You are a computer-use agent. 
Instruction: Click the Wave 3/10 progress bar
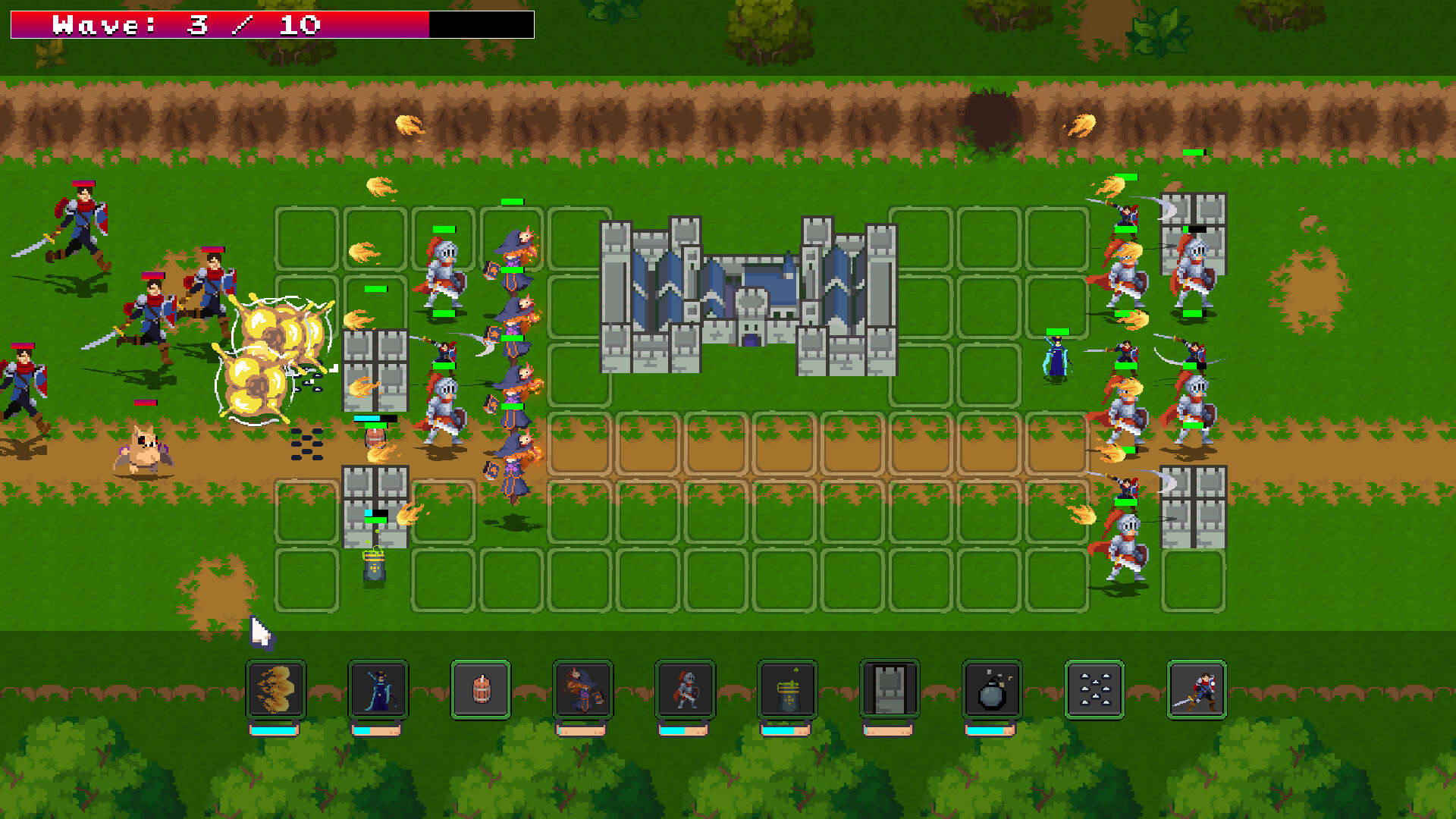[x=269, y=24]
